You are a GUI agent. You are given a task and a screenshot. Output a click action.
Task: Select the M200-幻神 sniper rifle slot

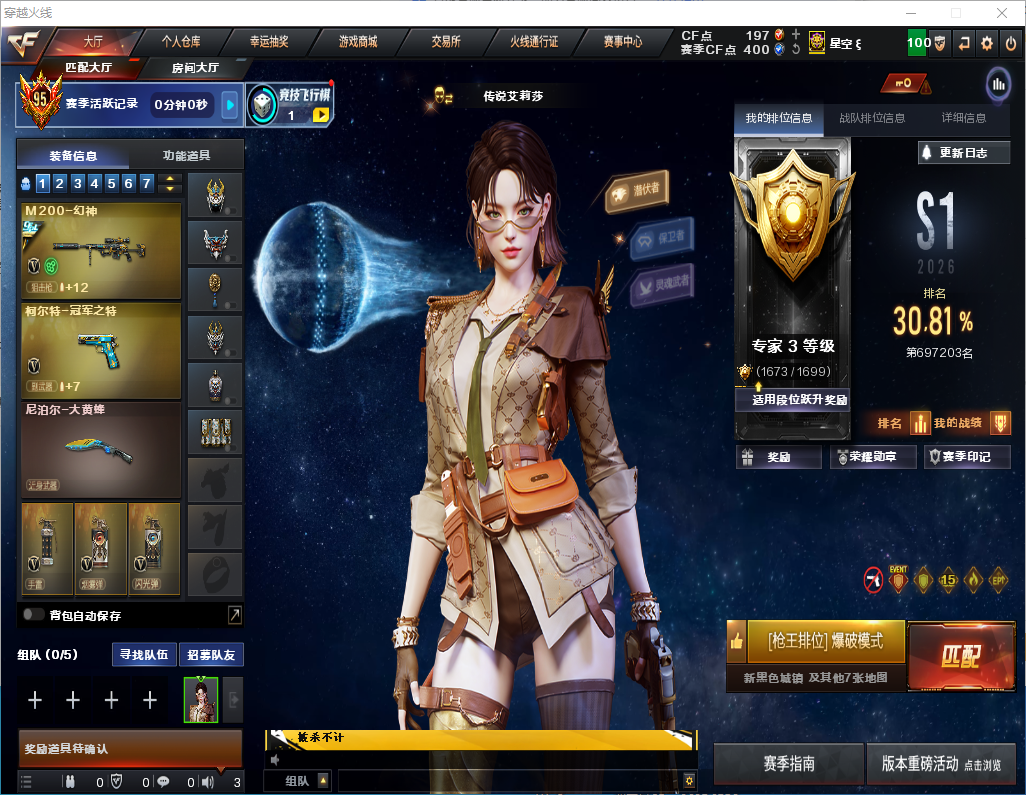(100, 251)
